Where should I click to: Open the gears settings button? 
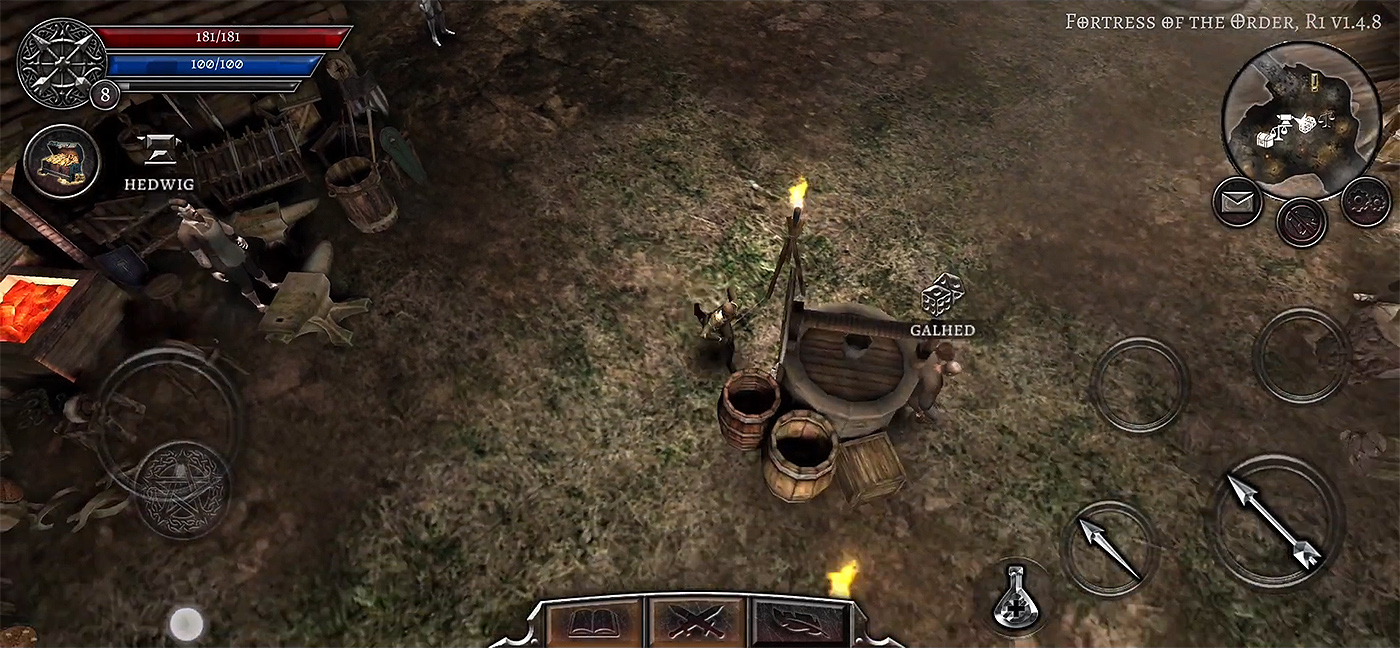[1365, 202]
